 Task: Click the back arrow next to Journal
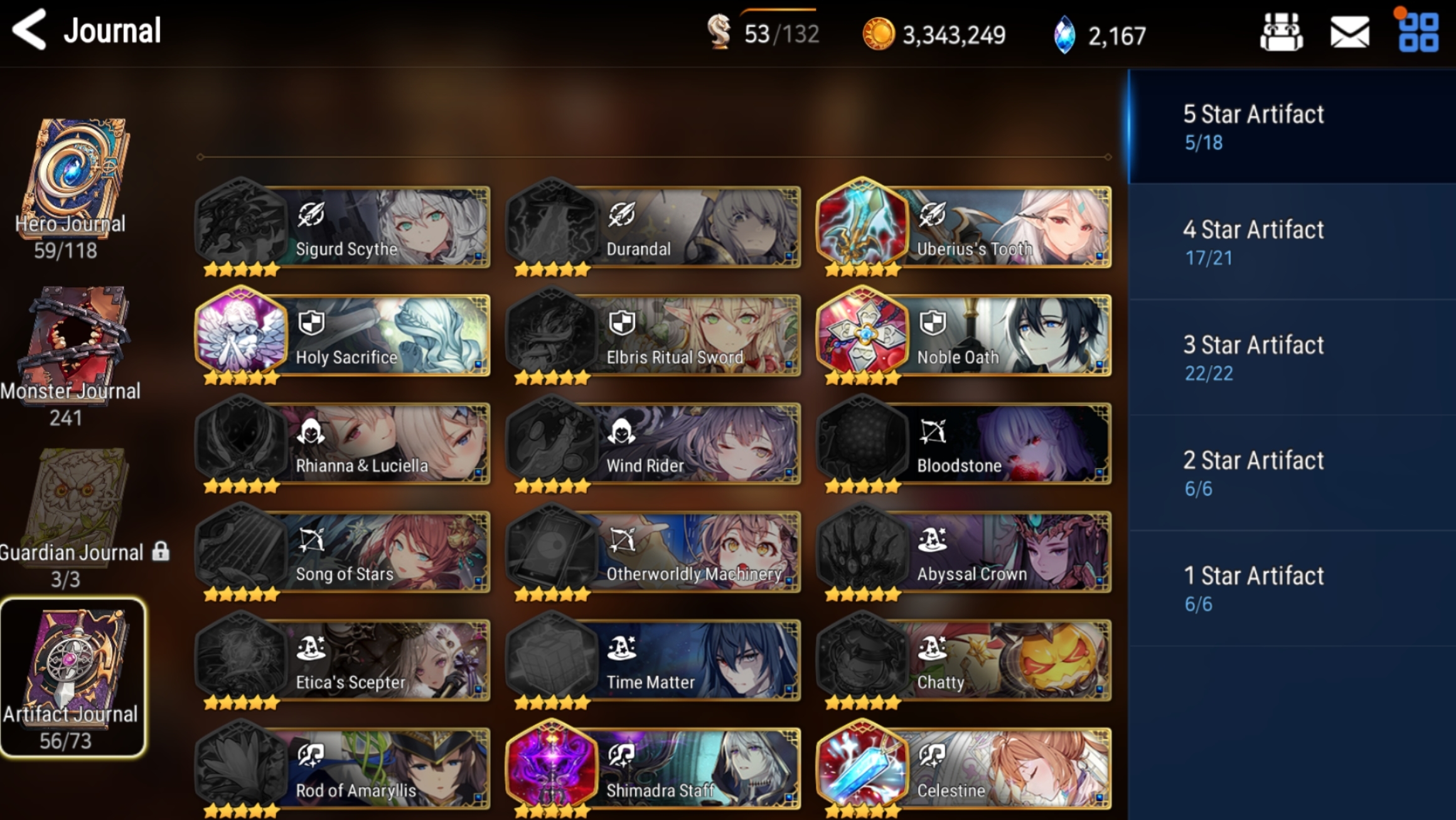(30, 28)
